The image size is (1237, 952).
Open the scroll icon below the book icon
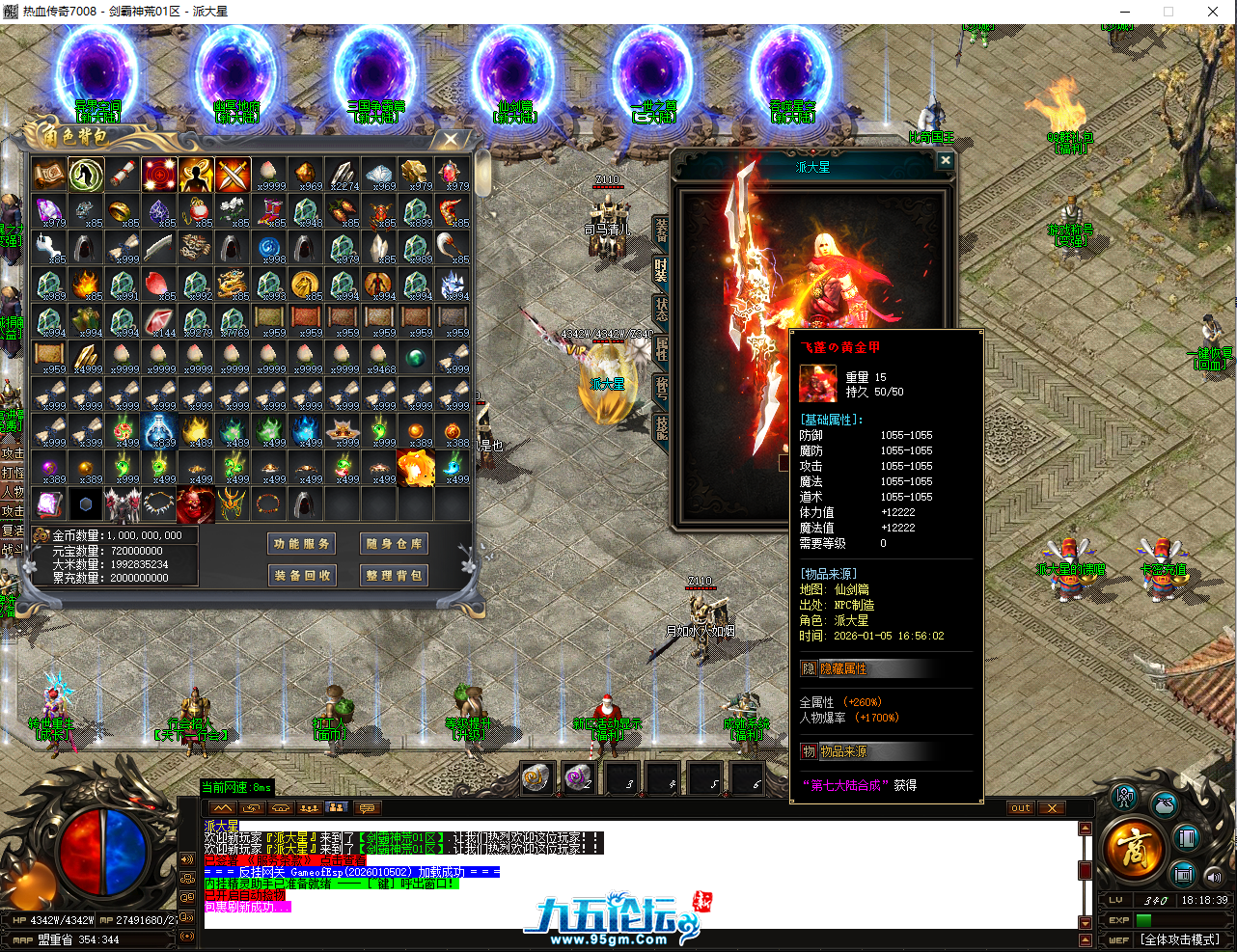click(x=1183, y=874)
